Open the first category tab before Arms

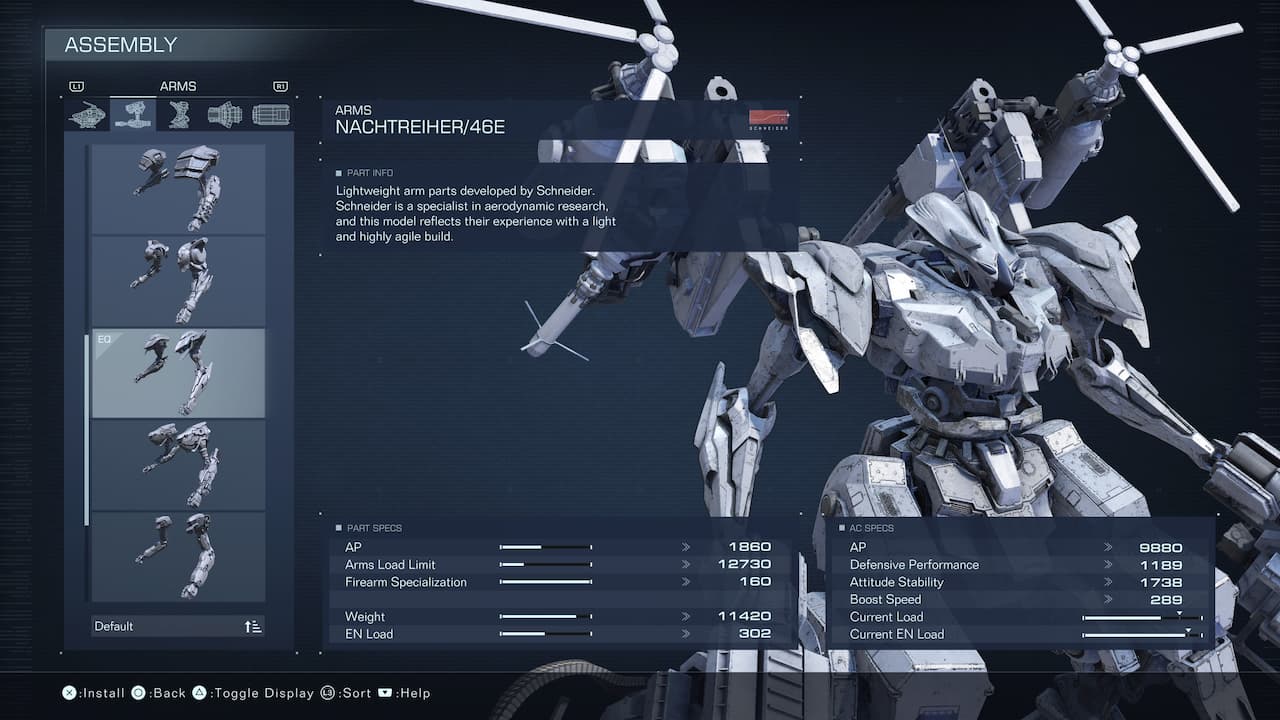click(x=87, y=115)
